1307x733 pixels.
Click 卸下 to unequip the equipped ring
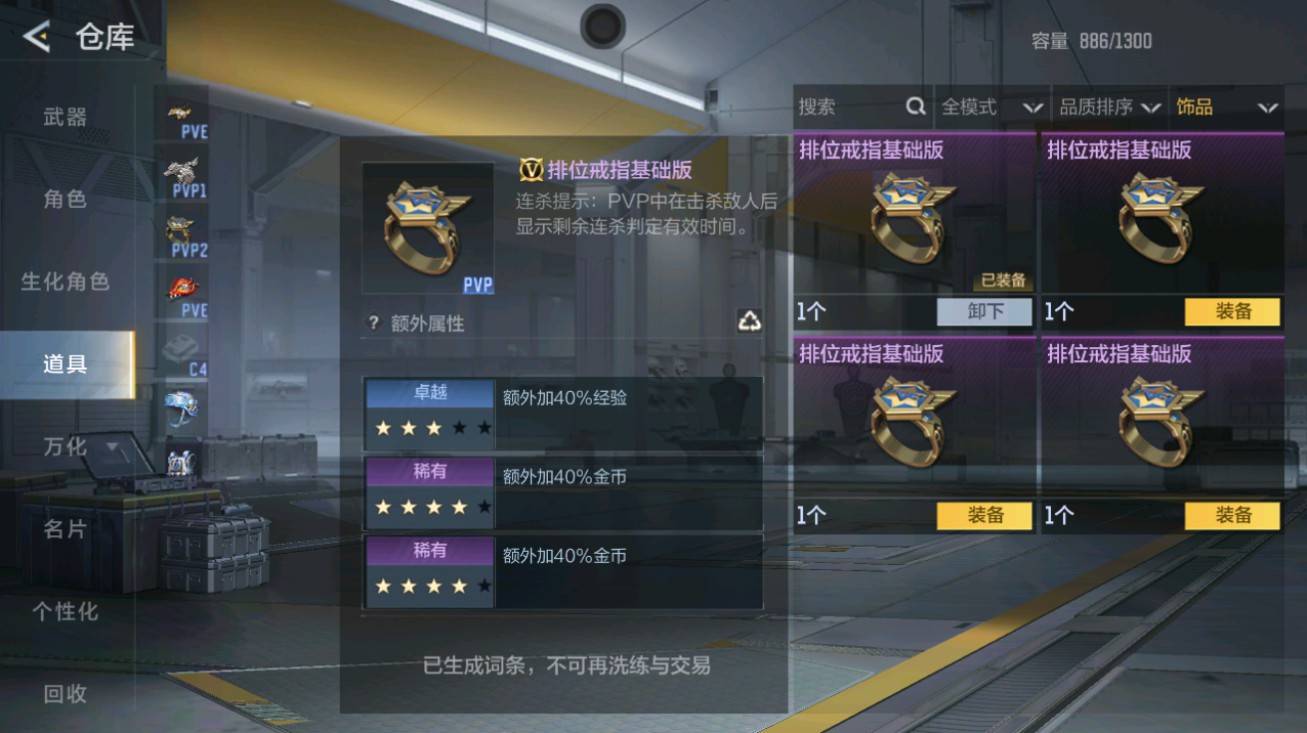click(985, 312)
